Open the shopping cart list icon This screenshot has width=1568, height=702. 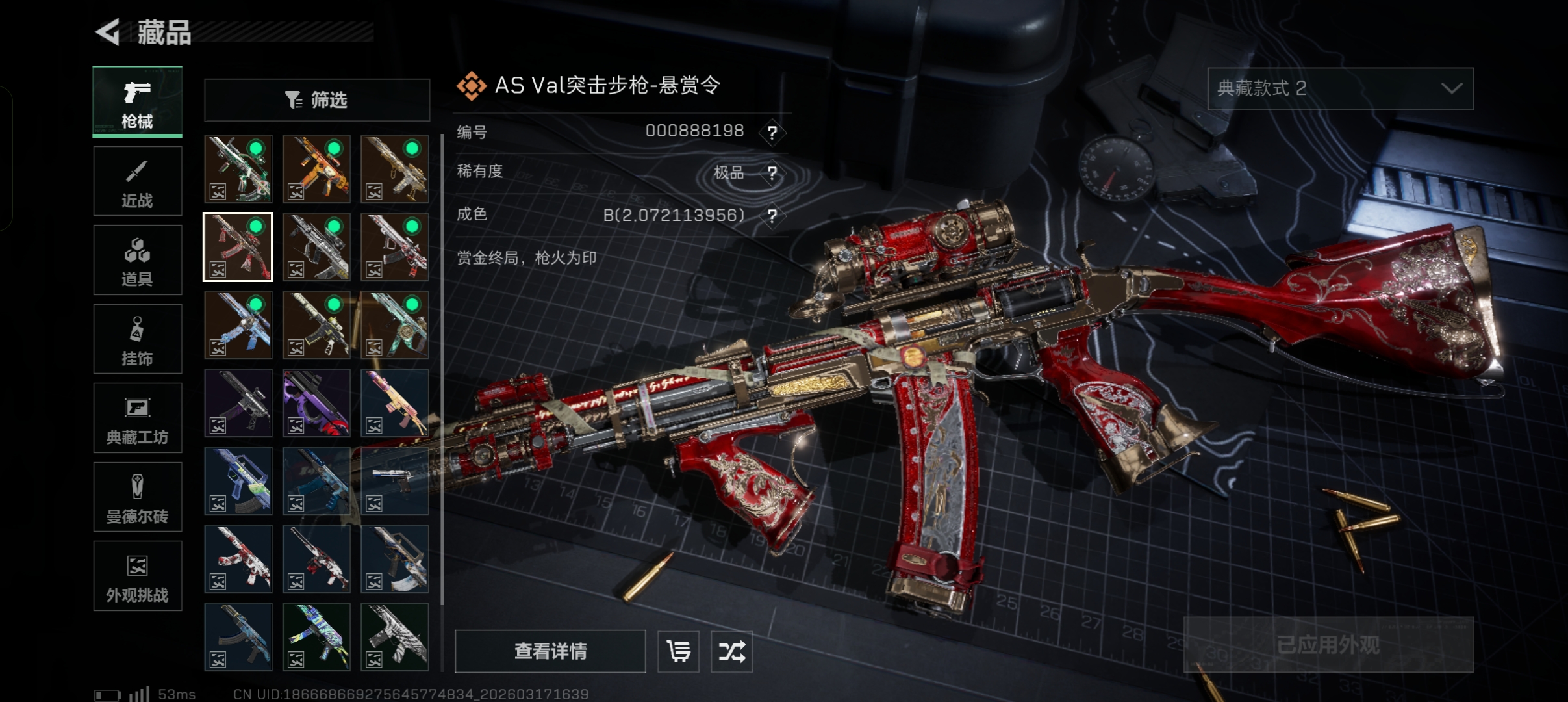678,651
